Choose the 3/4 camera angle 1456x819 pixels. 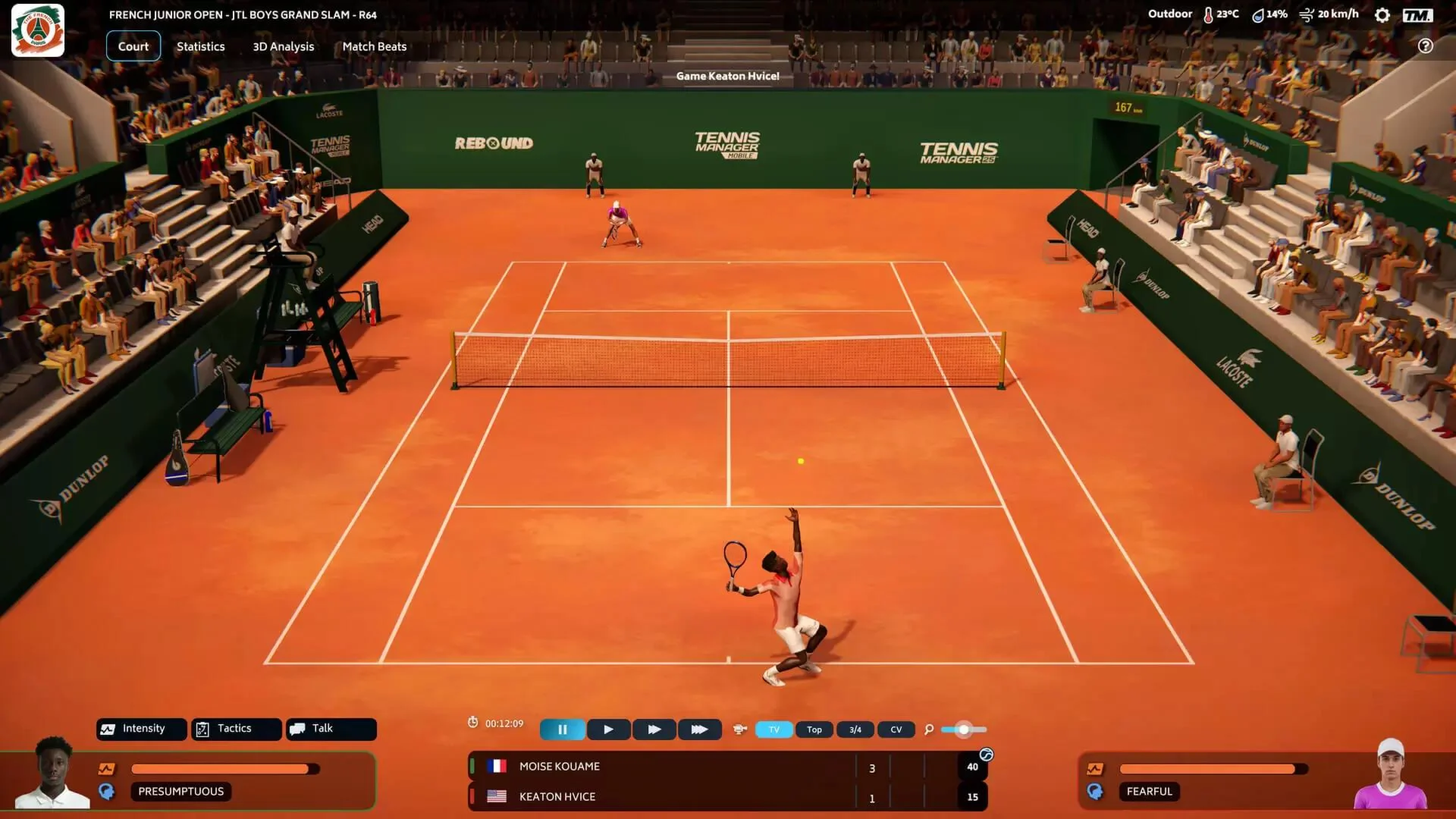[855, 730]
